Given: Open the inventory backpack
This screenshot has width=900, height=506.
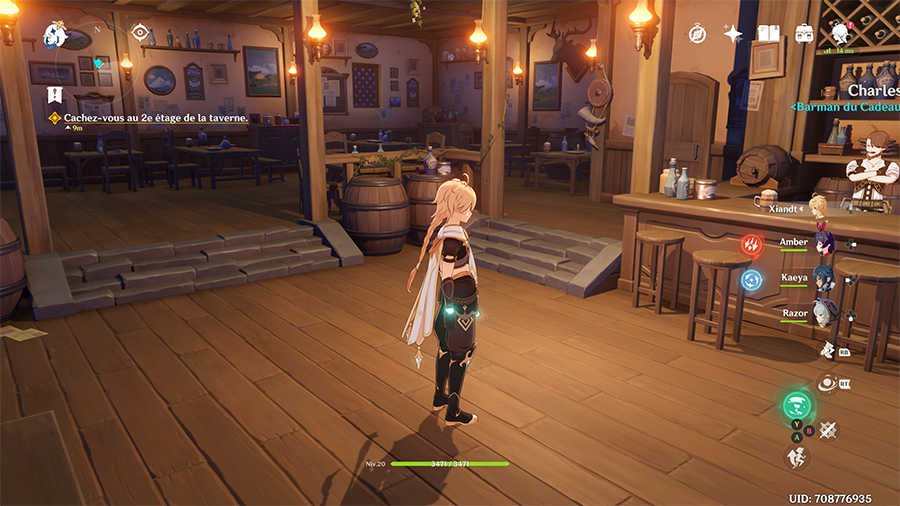Looking at the screenshot, I should click(x=804, y=34).
